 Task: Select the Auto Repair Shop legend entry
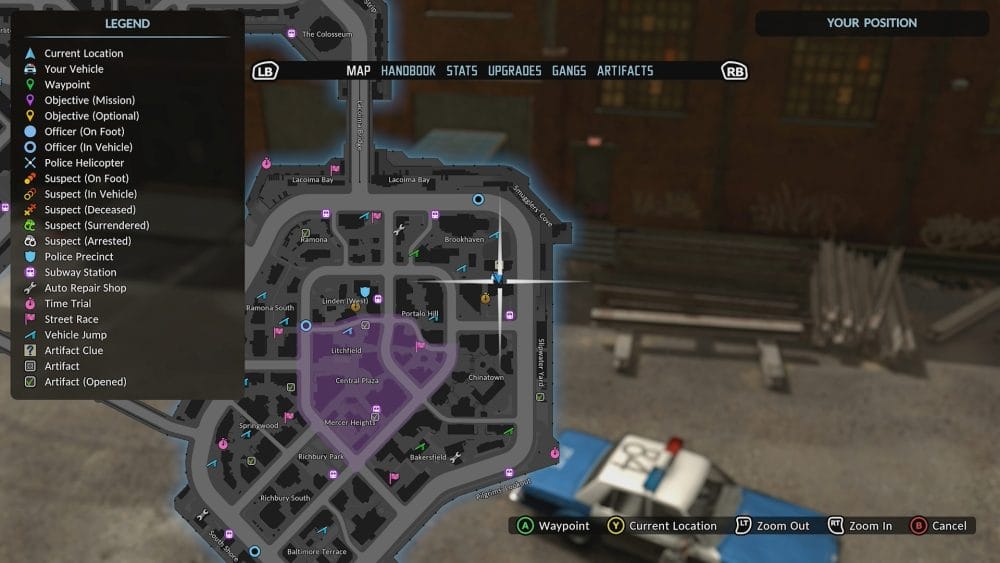(85, 288)
